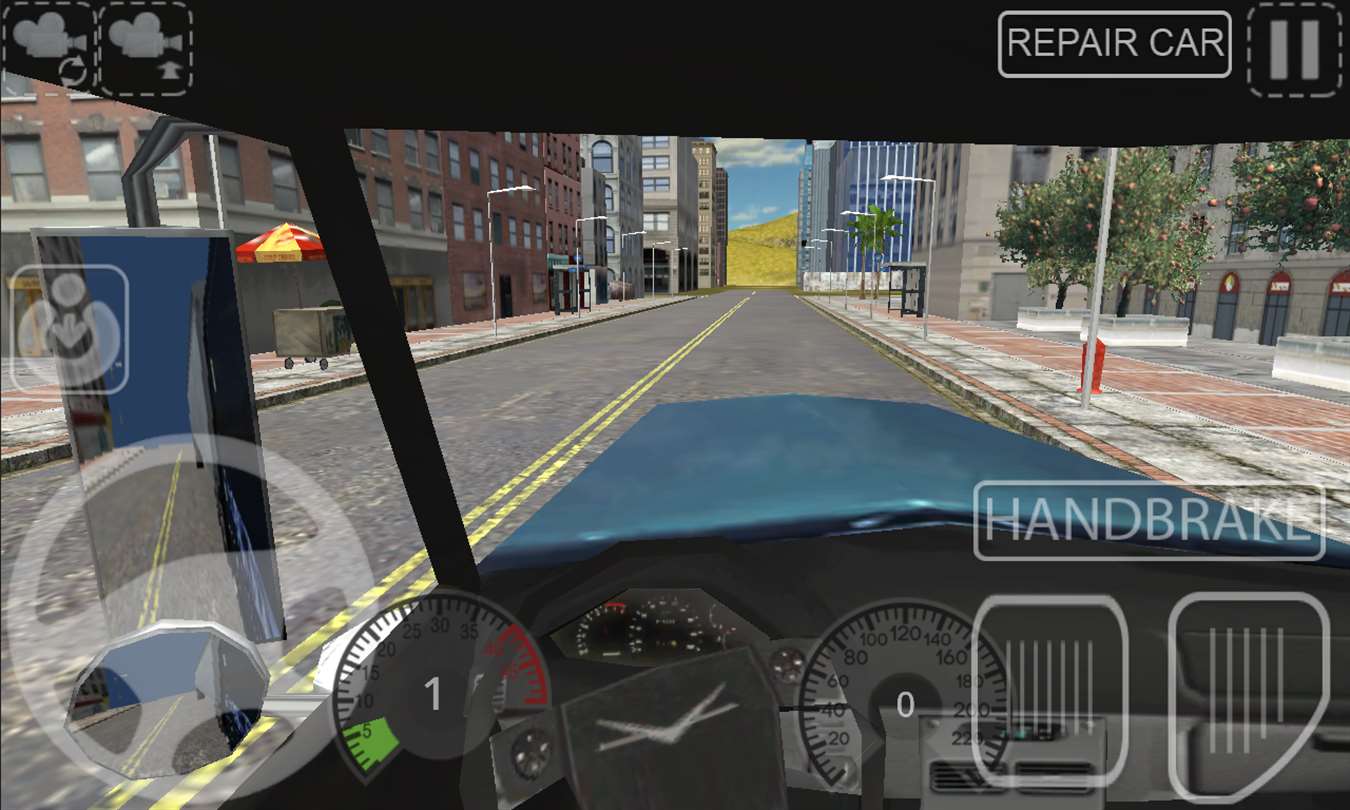Image resolution: width=1350 pixels, height=810 pixels.
Task: Tap the camera icon with up arrow
Action: point(146,47)
